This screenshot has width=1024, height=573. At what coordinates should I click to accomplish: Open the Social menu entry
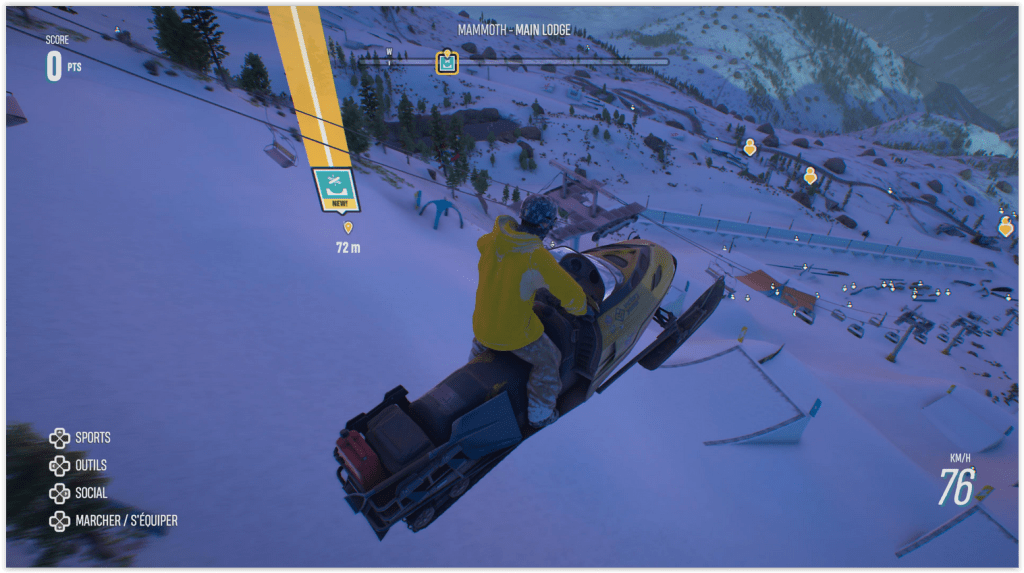tap(79, 493)
